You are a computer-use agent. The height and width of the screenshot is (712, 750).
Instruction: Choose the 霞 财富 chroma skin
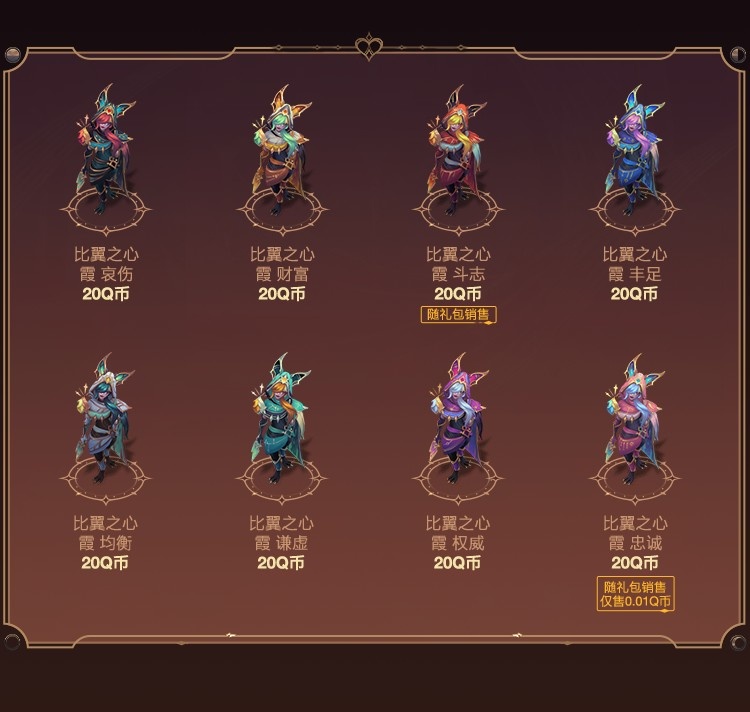click(x=281, y=155)
